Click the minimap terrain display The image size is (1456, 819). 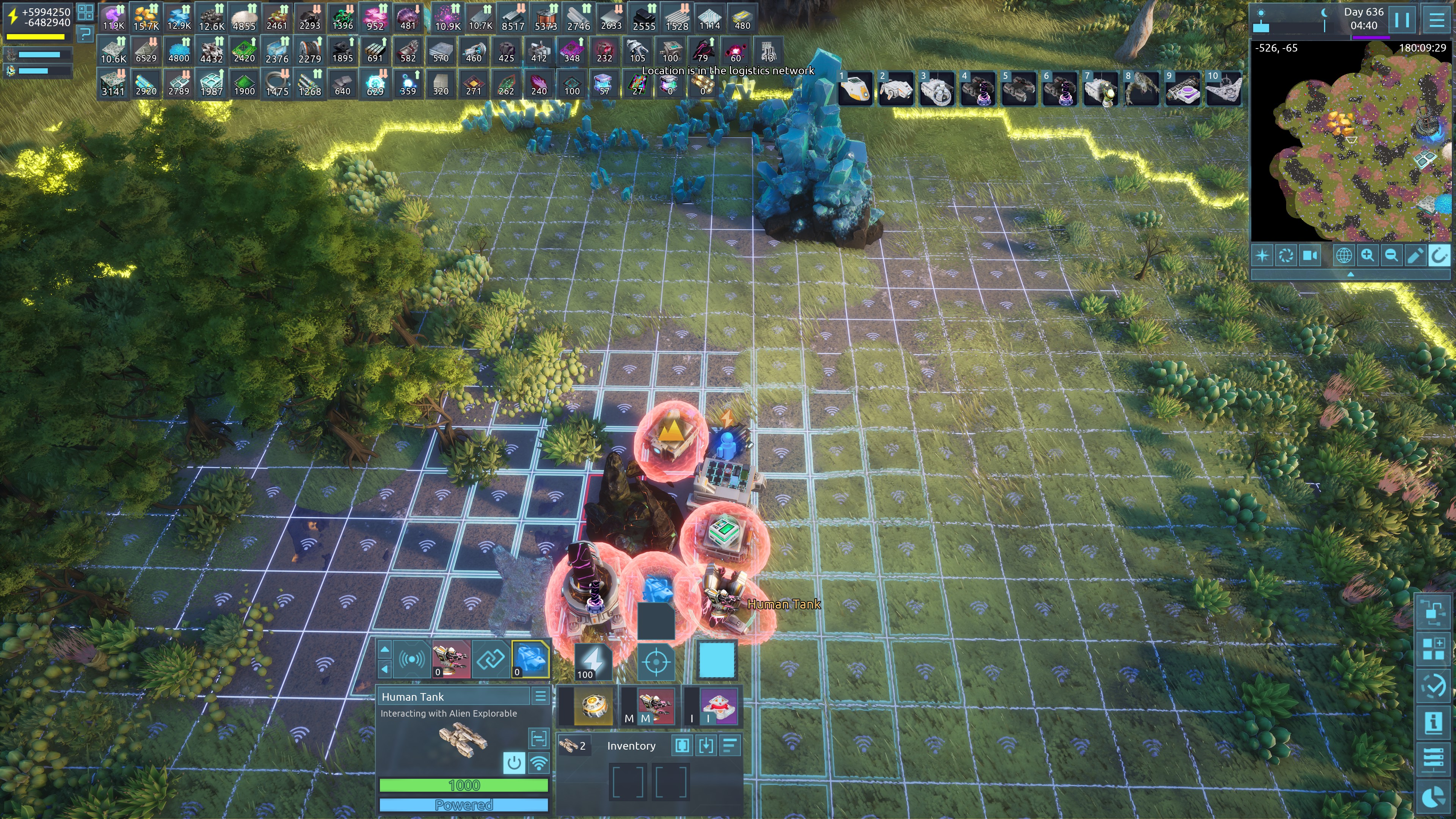pyautogui.click(x=1351, y=141)
